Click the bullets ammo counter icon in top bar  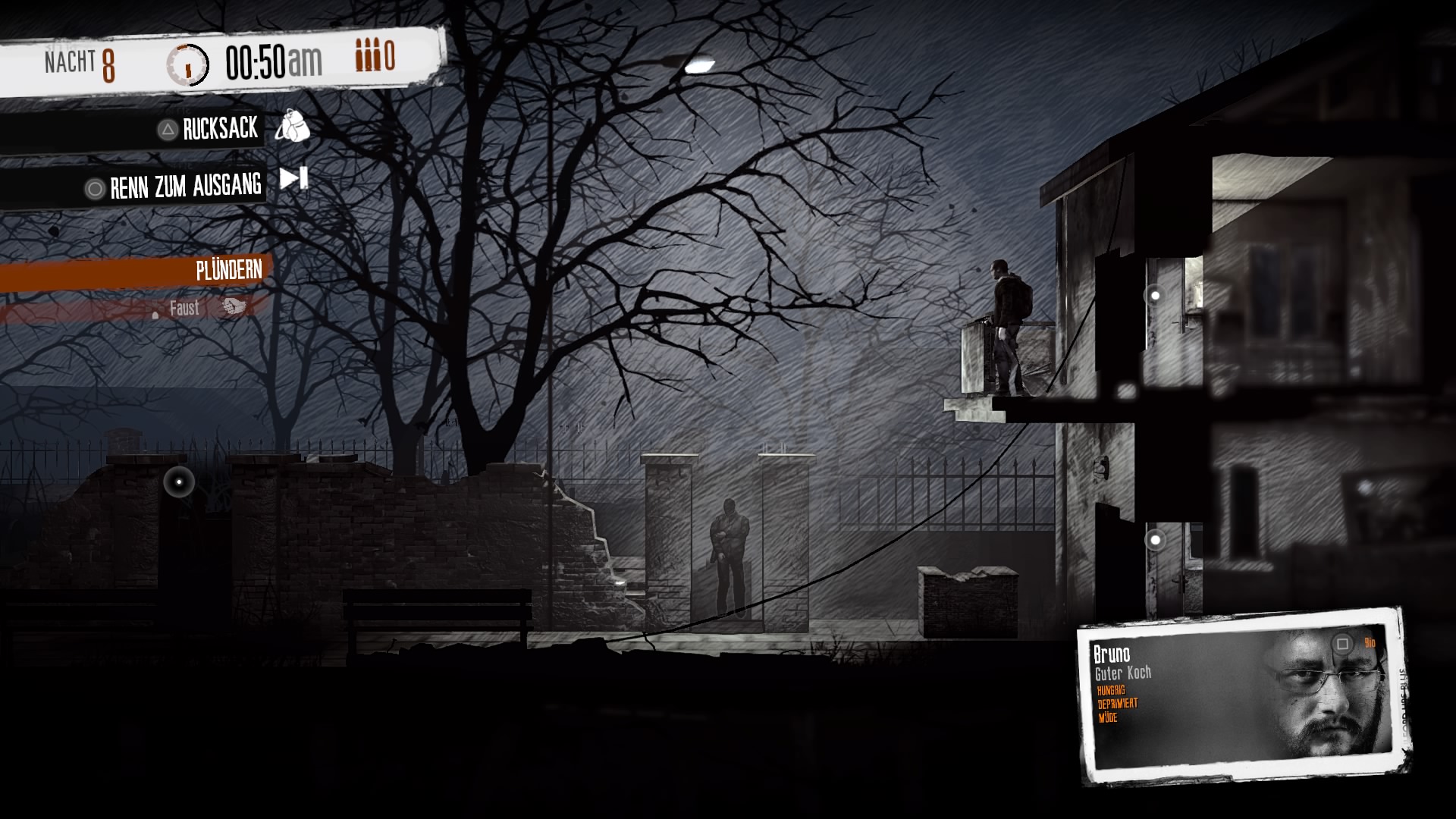(368, 55)
